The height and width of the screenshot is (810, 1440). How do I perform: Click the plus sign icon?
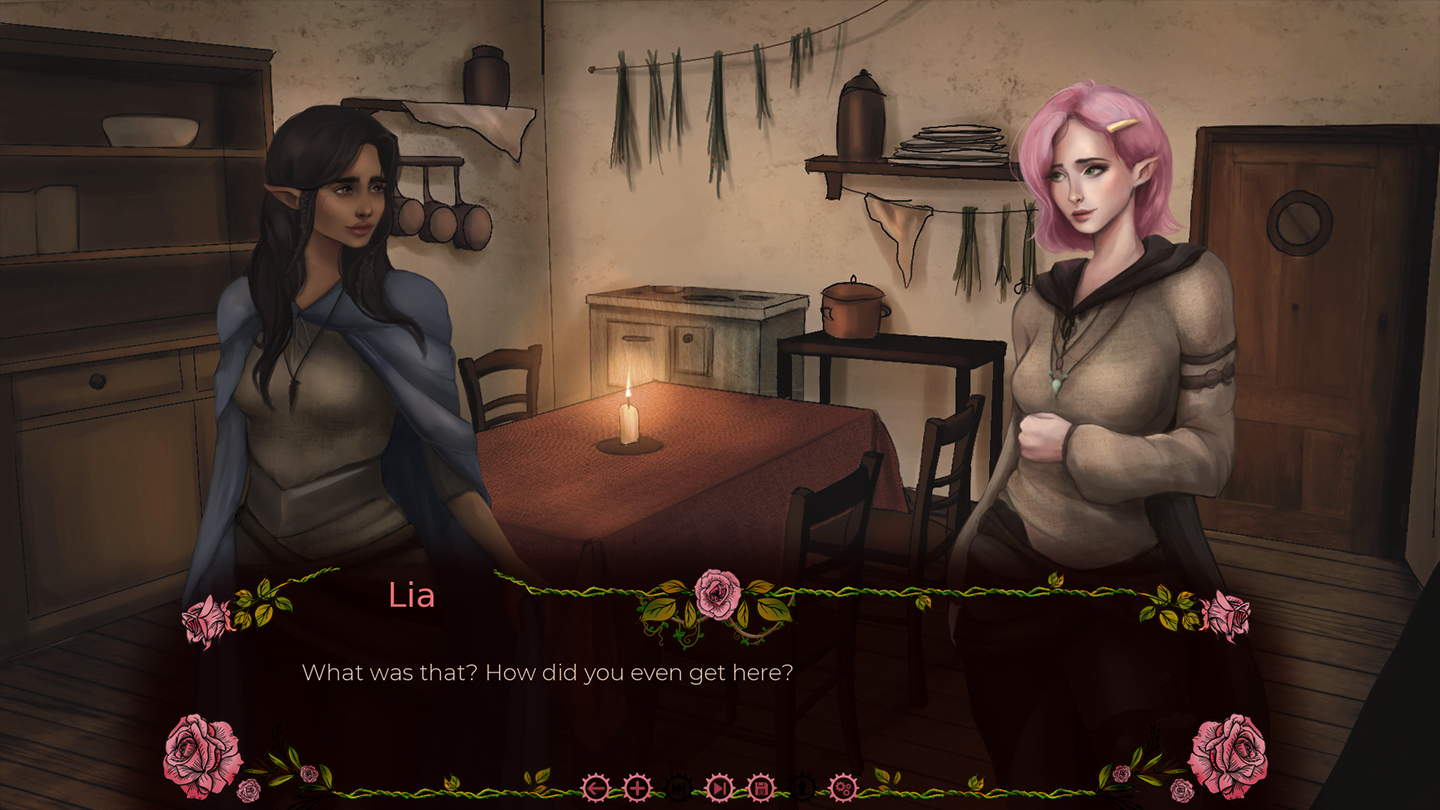coord(637,788)
